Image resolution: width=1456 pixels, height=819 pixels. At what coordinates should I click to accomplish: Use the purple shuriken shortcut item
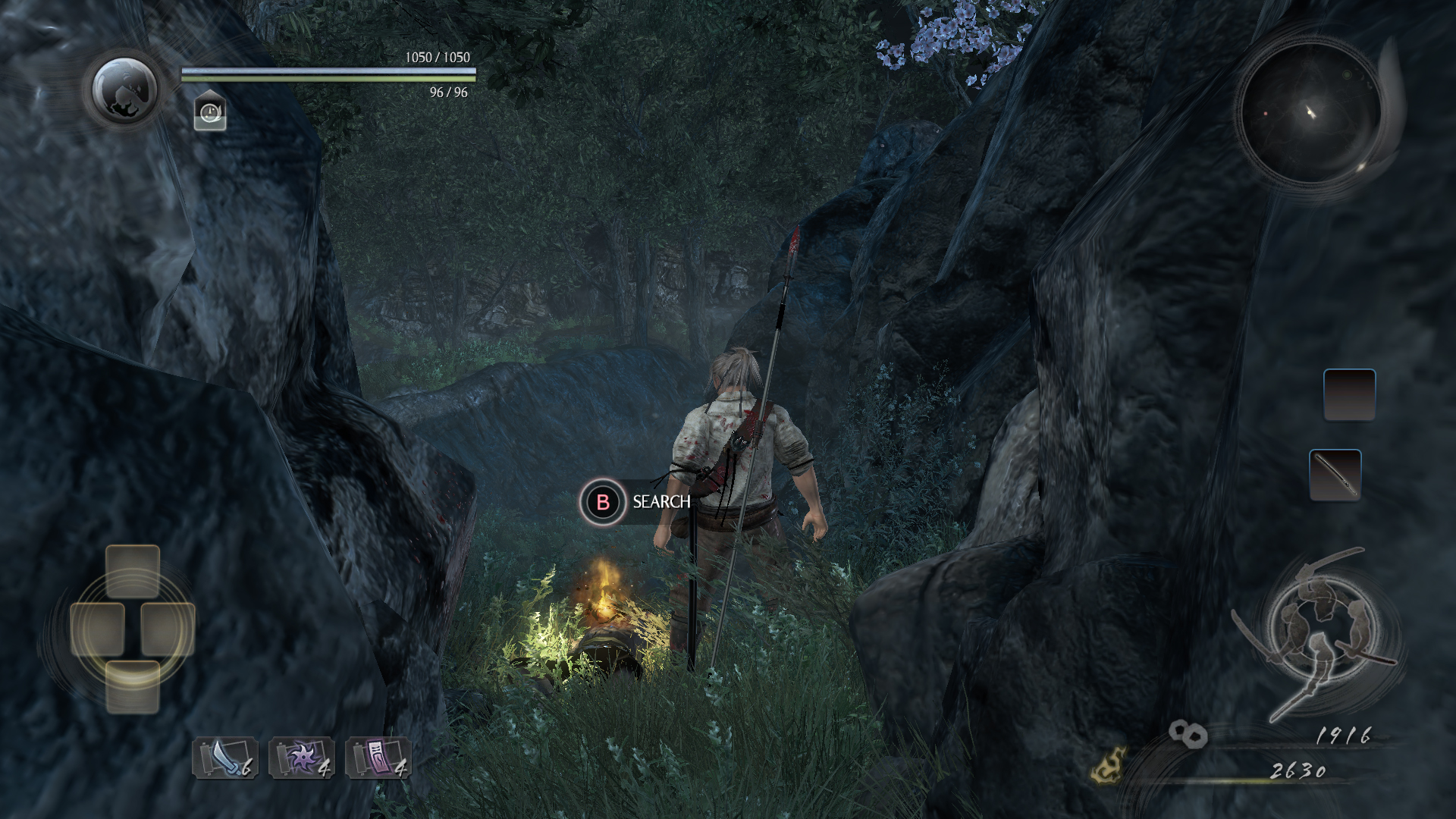[302, 758]
